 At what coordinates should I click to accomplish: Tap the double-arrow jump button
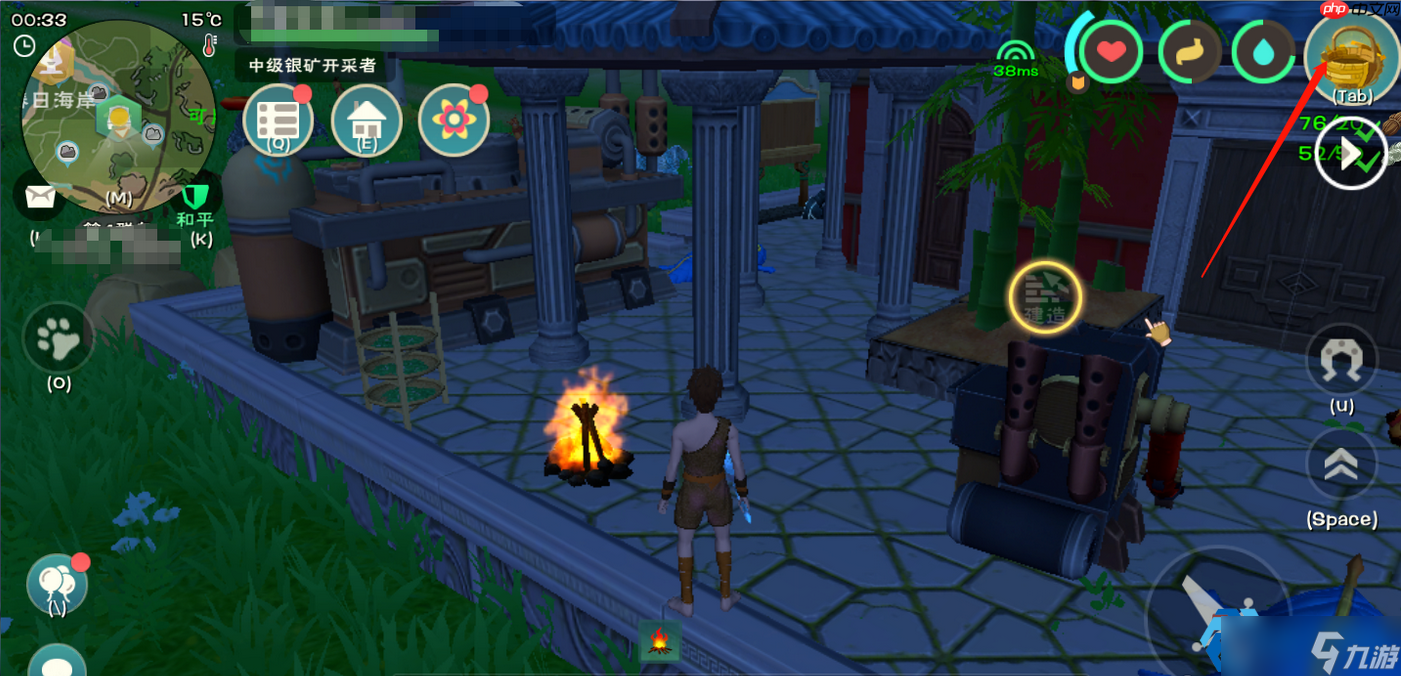coord(1341,467)
